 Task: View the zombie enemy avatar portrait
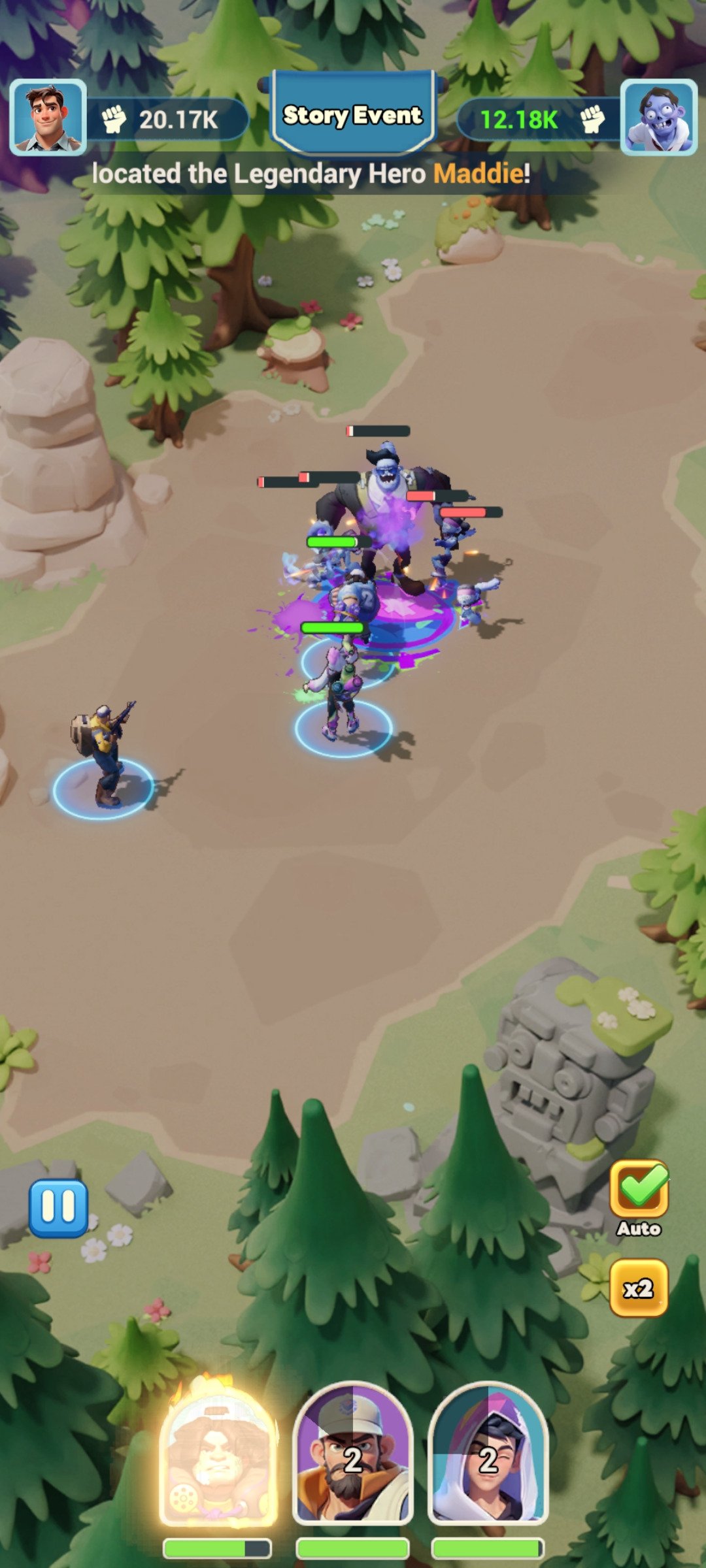pos(658,118)
